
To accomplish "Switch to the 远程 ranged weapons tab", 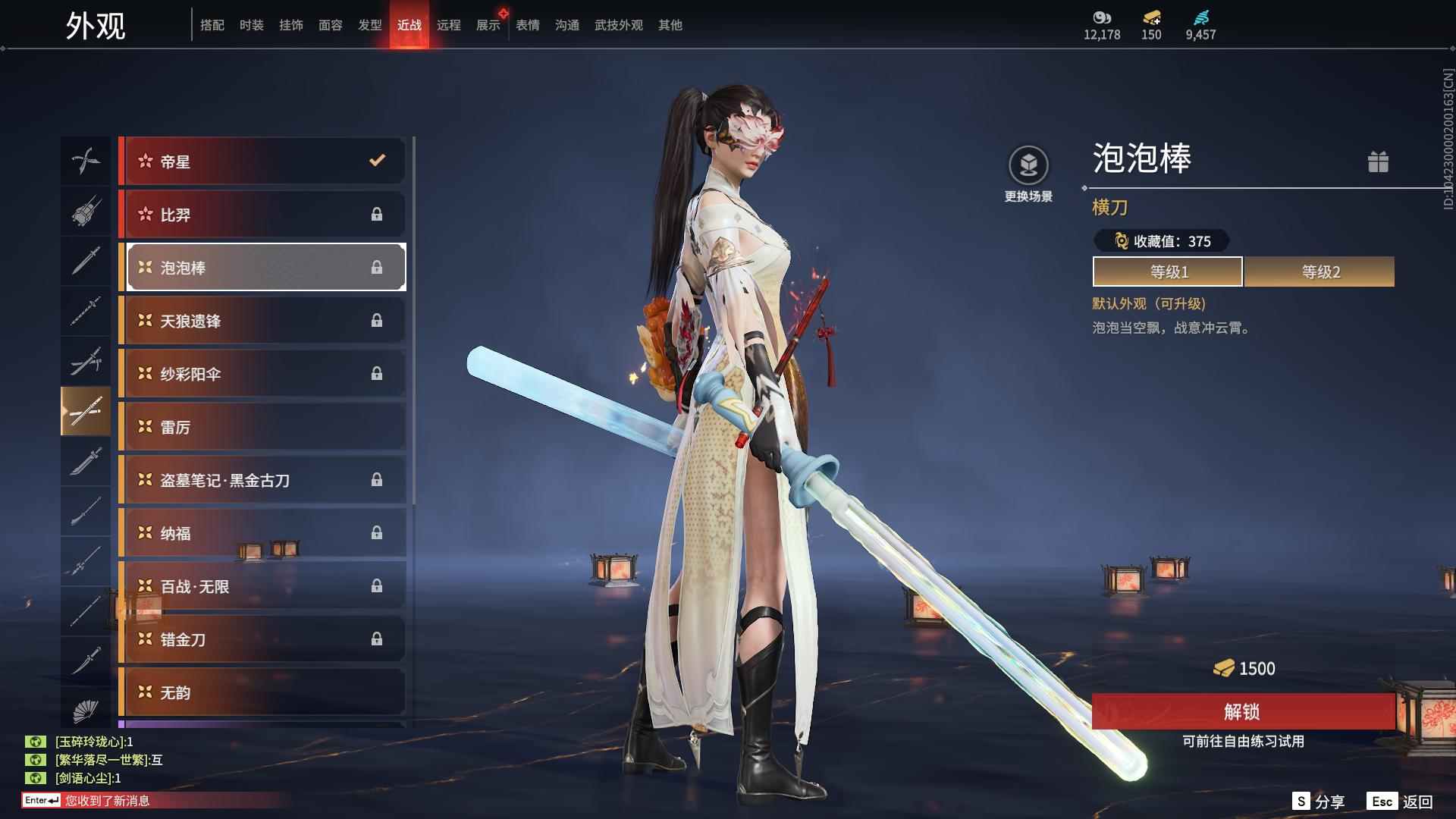I will pyautogui.click(x=449, y=24).
